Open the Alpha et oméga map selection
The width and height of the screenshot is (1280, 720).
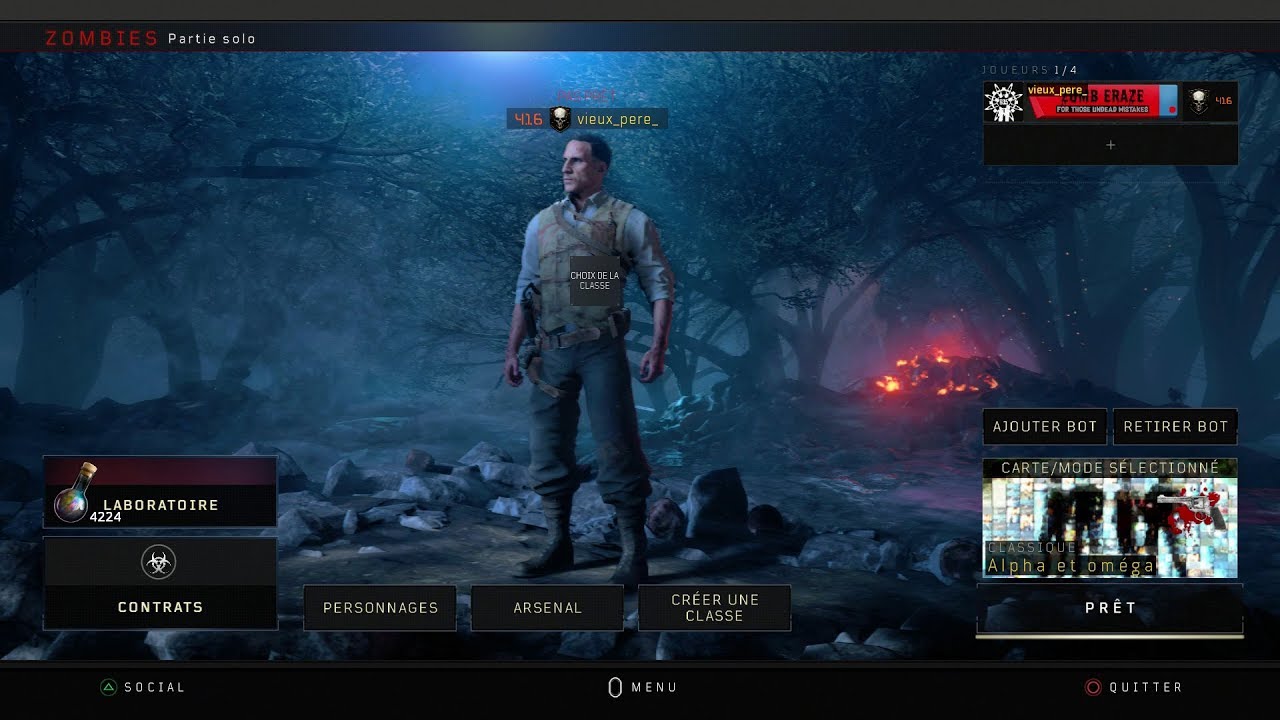(1110, 518)
